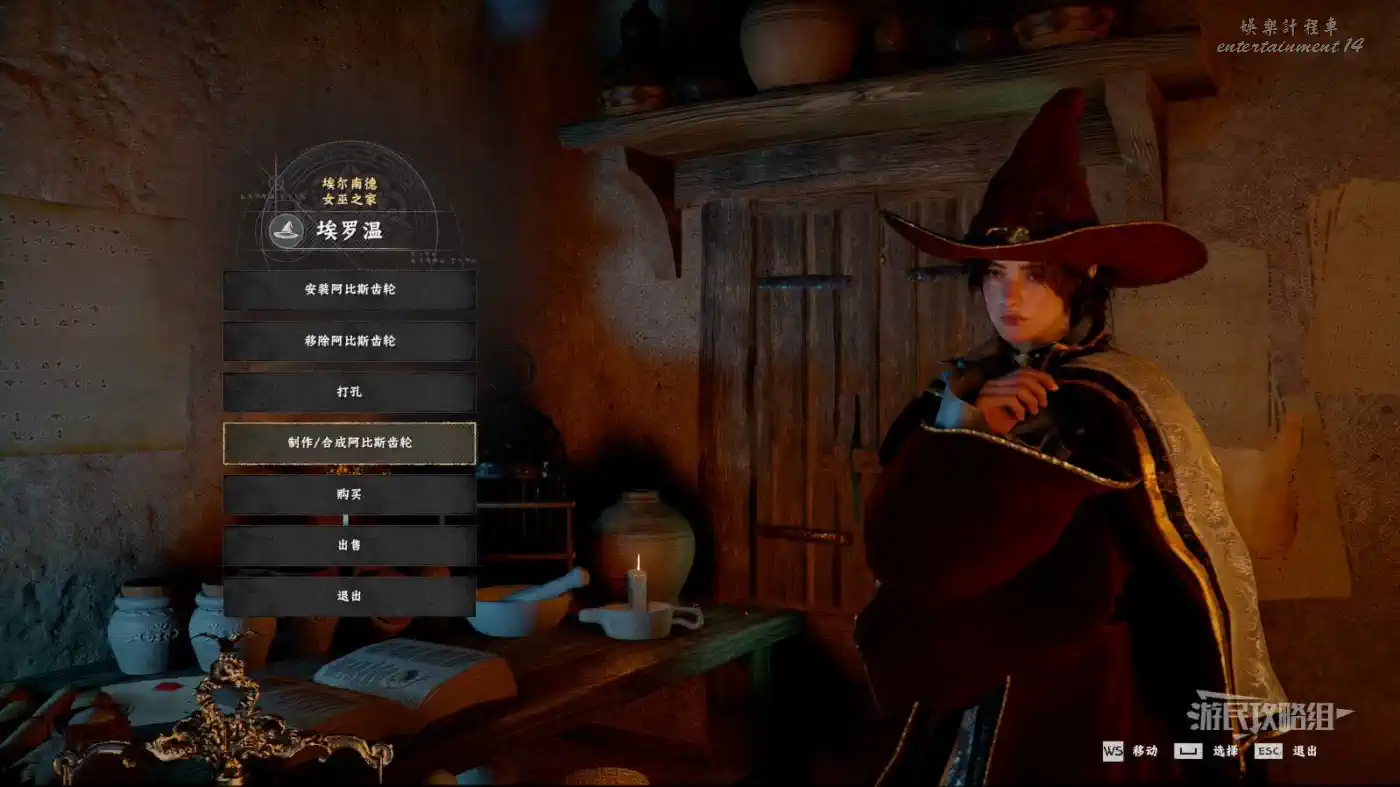Image resolution: width=1400 pixels, height=787 pixels.
Task: Open the 购买 shop menu
Action: pyautogui.click(x=349, y=494)
